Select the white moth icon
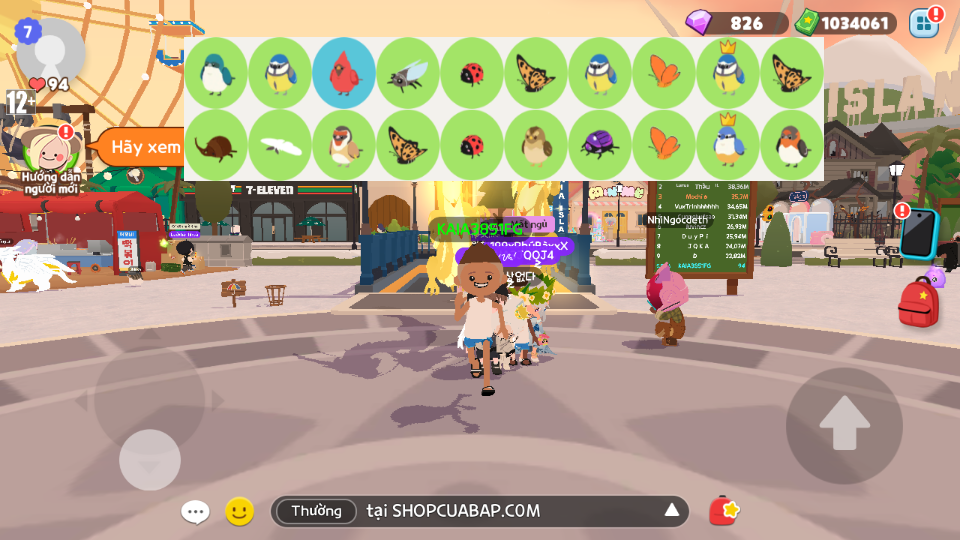The width and height of the screenshot is (960, 540). click(x=280, y=145)
